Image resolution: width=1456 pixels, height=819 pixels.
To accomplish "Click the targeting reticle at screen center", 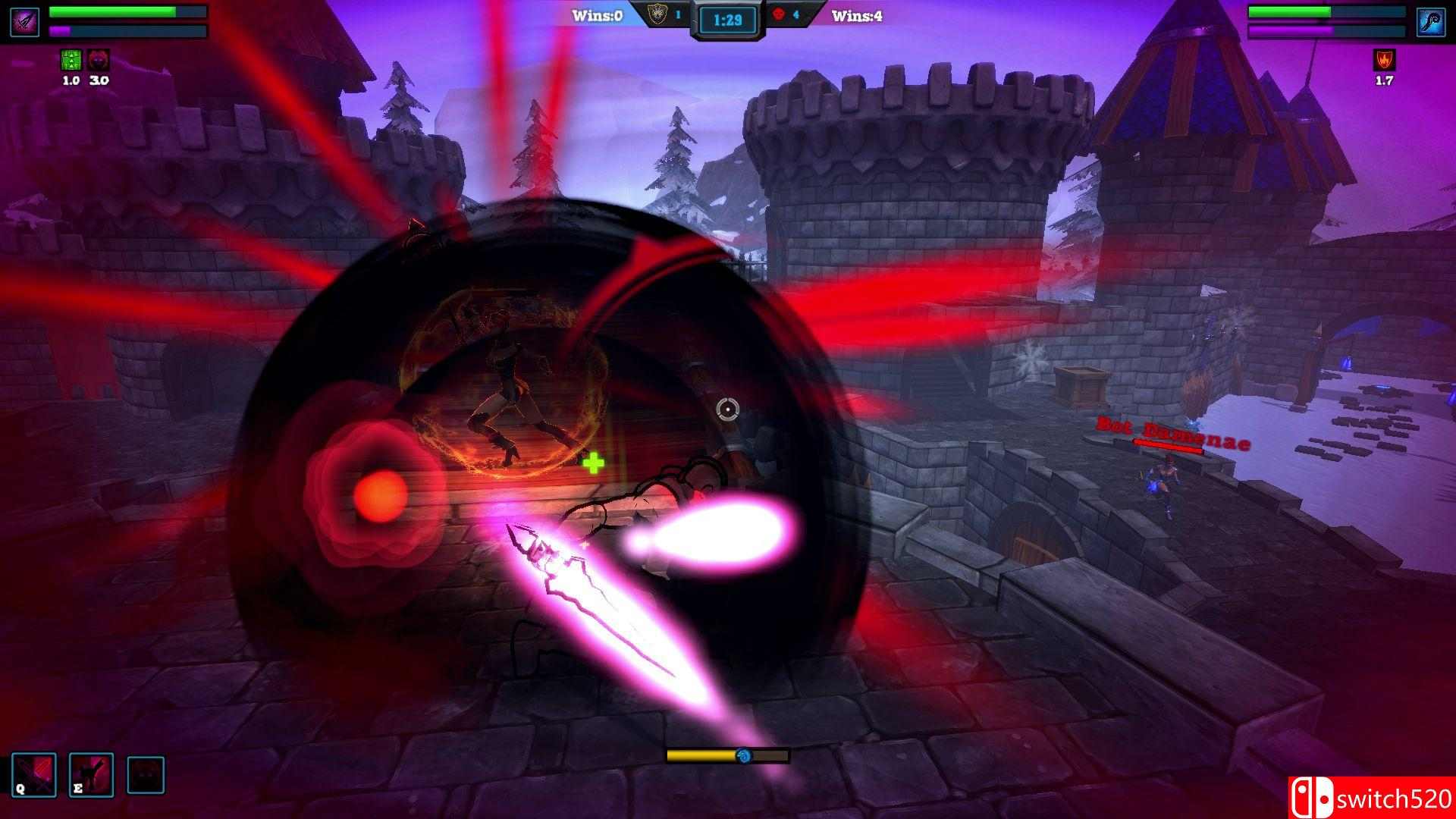I will click(727, 409).
